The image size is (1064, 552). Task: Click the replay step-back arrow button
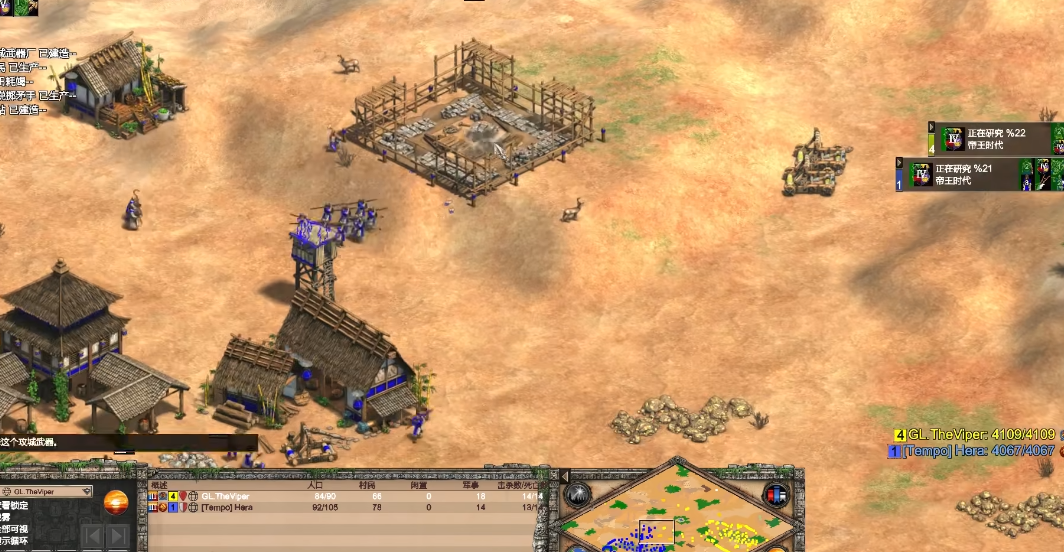click(x=93, y=536)
